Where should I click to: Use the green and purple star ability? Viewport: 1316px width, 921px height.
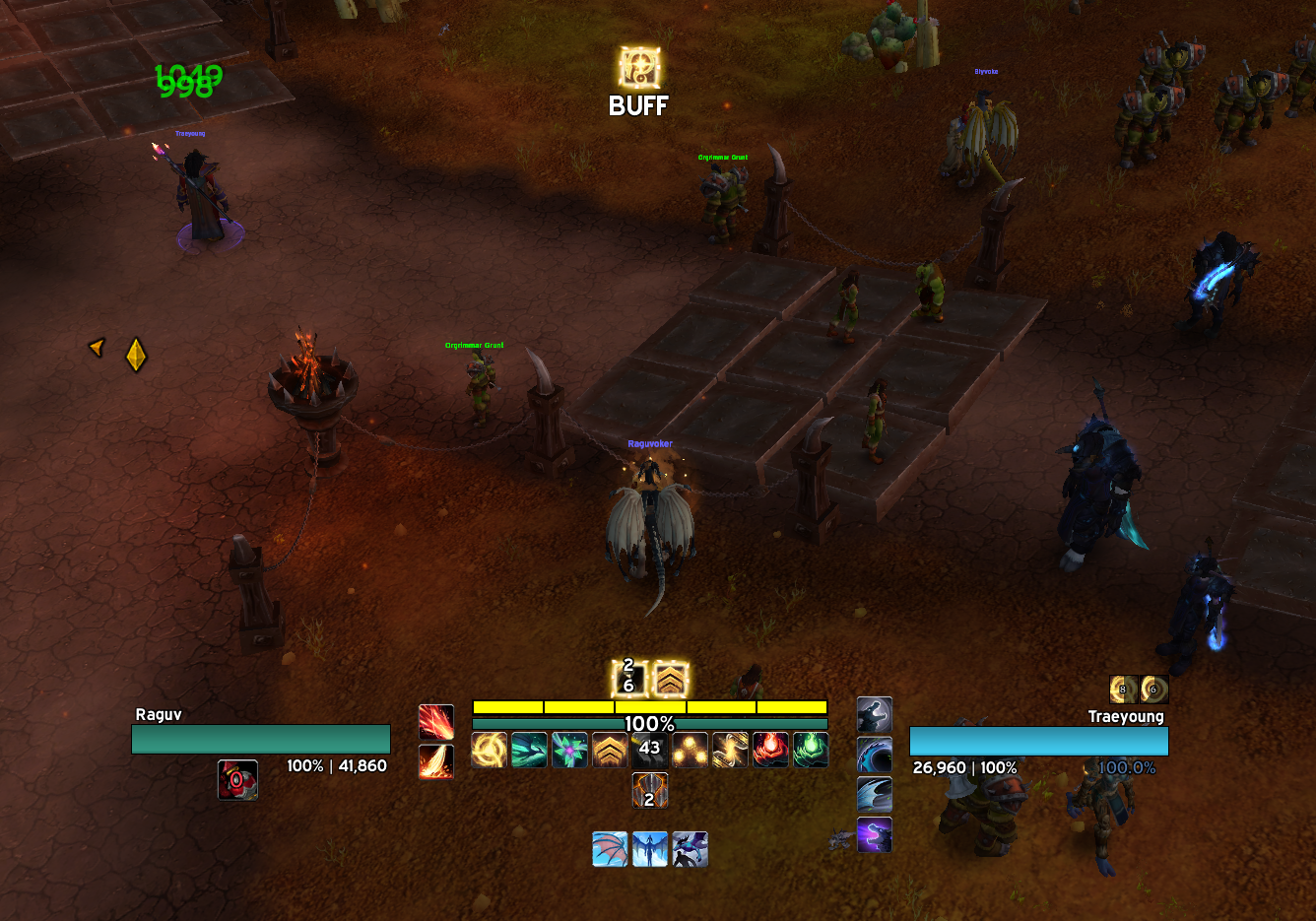pos(569,751)
